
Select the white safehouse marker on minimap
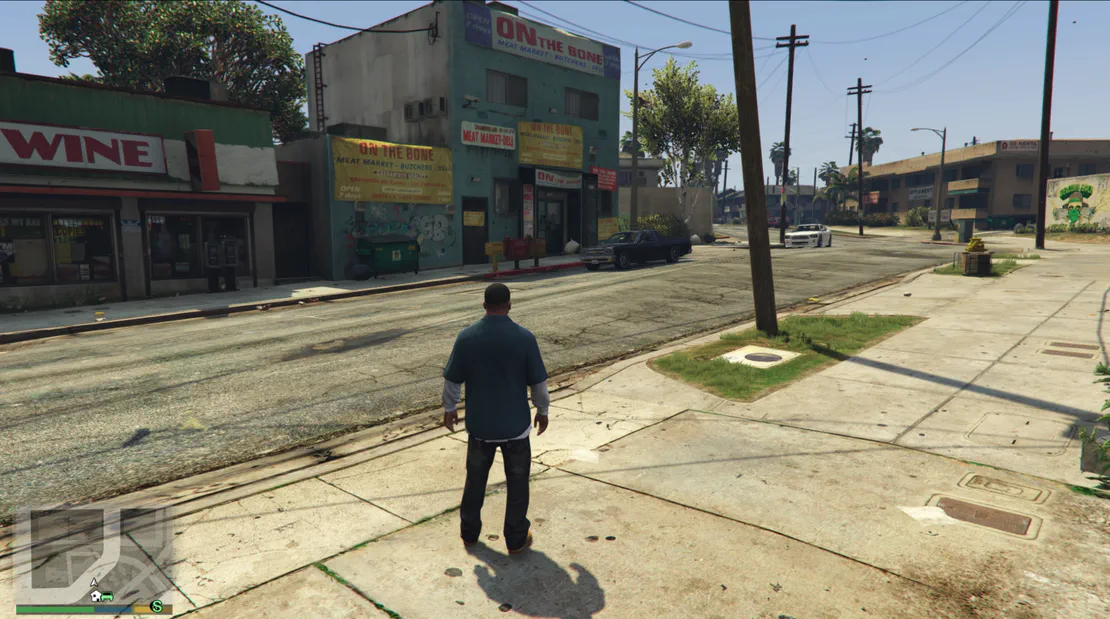click(x=96, y=595)
